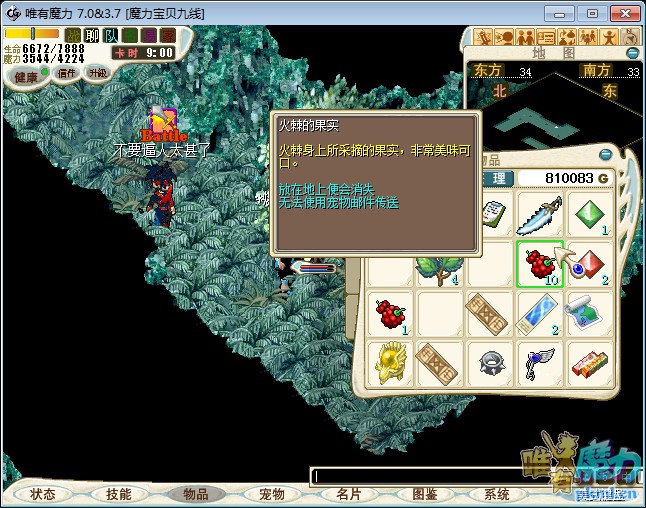This screenshot has width=646, height=508.
Task: Switch to the 宠物 (Pet) tab
Action: (x=272, y=494)
